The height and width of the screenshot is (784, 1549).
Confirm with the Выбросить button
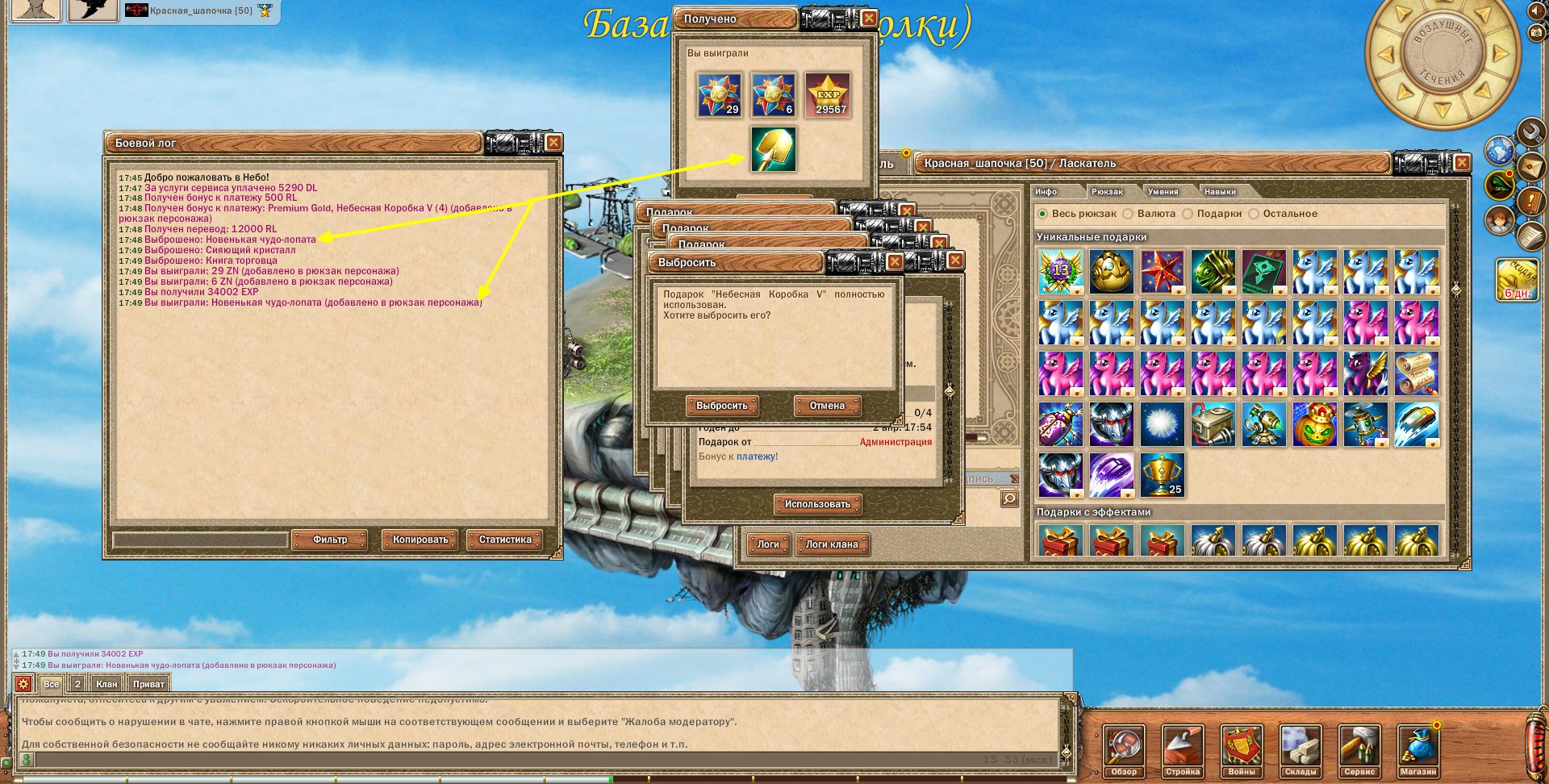(722, 406)
